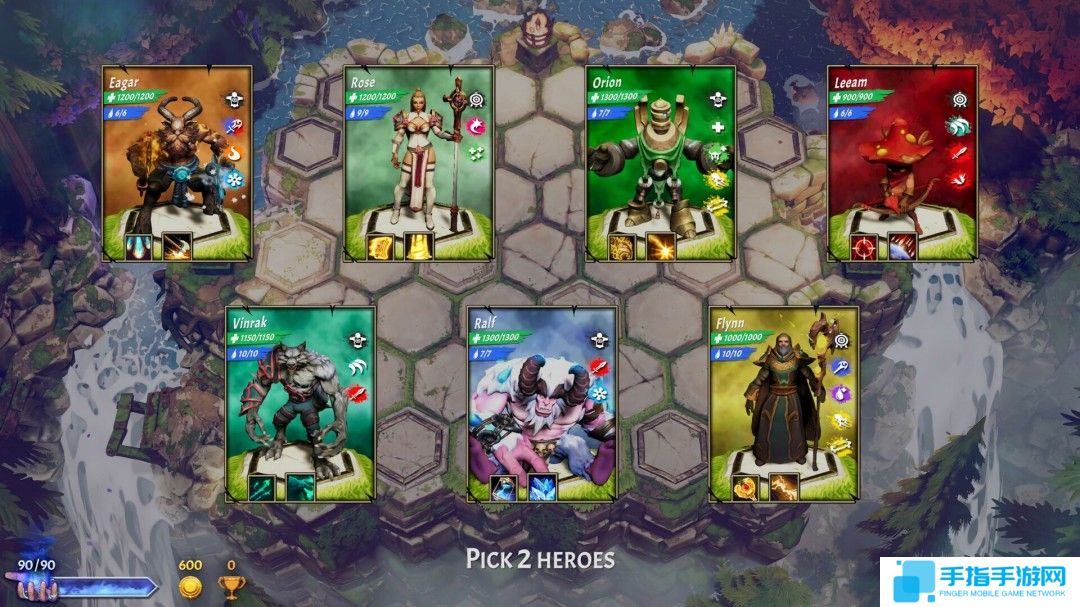
Task: Pick the Eagar hero card
Action: pos(177,163)
